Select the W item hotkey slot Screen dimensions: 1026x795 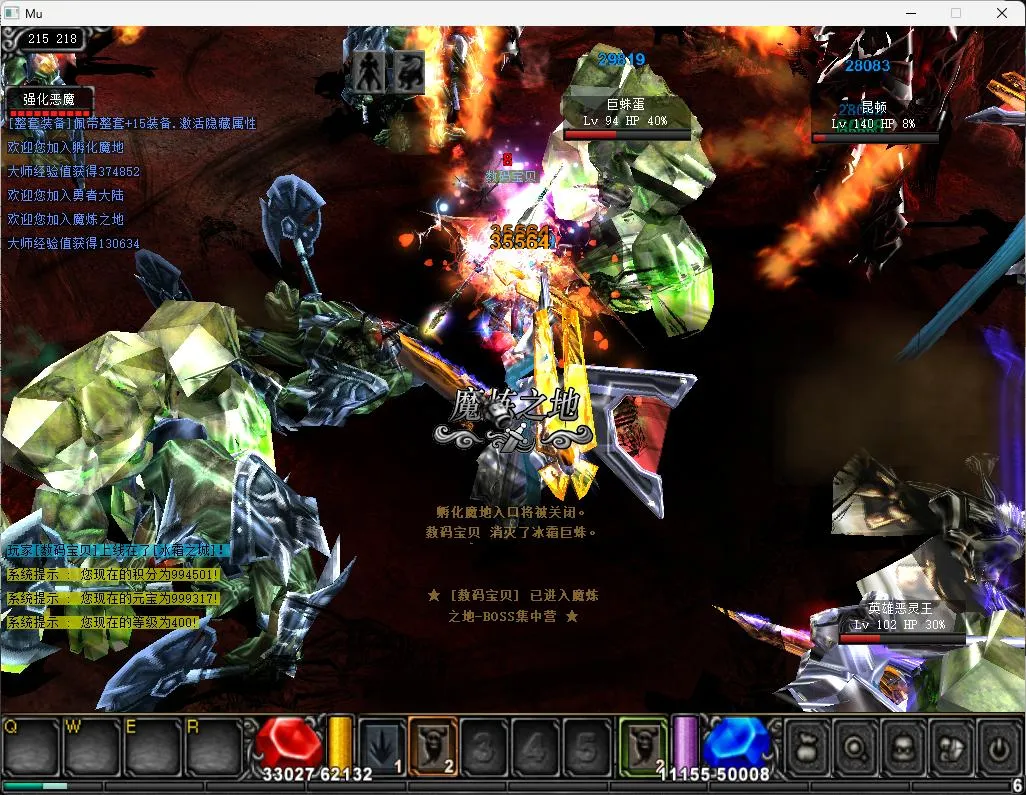[x=92, y=747]
